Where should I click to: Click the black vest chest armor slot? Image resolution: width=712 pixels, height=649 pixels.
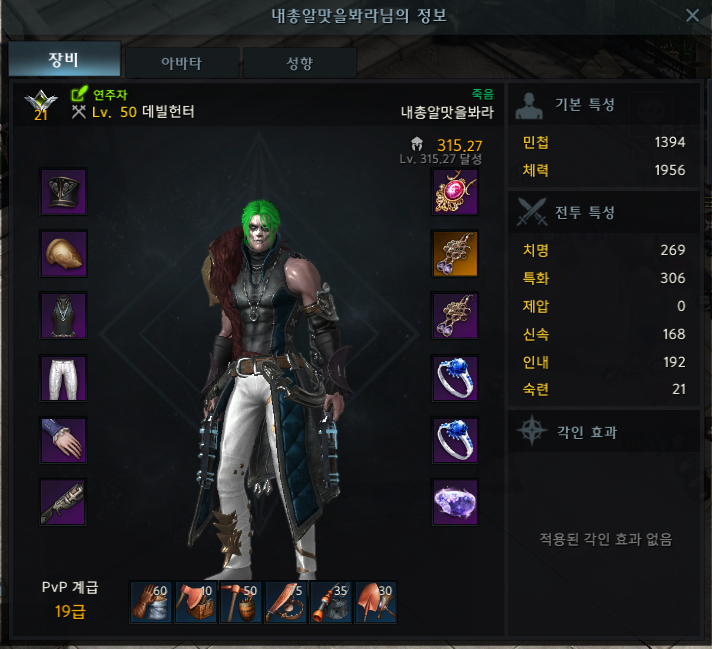pos(64,316)
